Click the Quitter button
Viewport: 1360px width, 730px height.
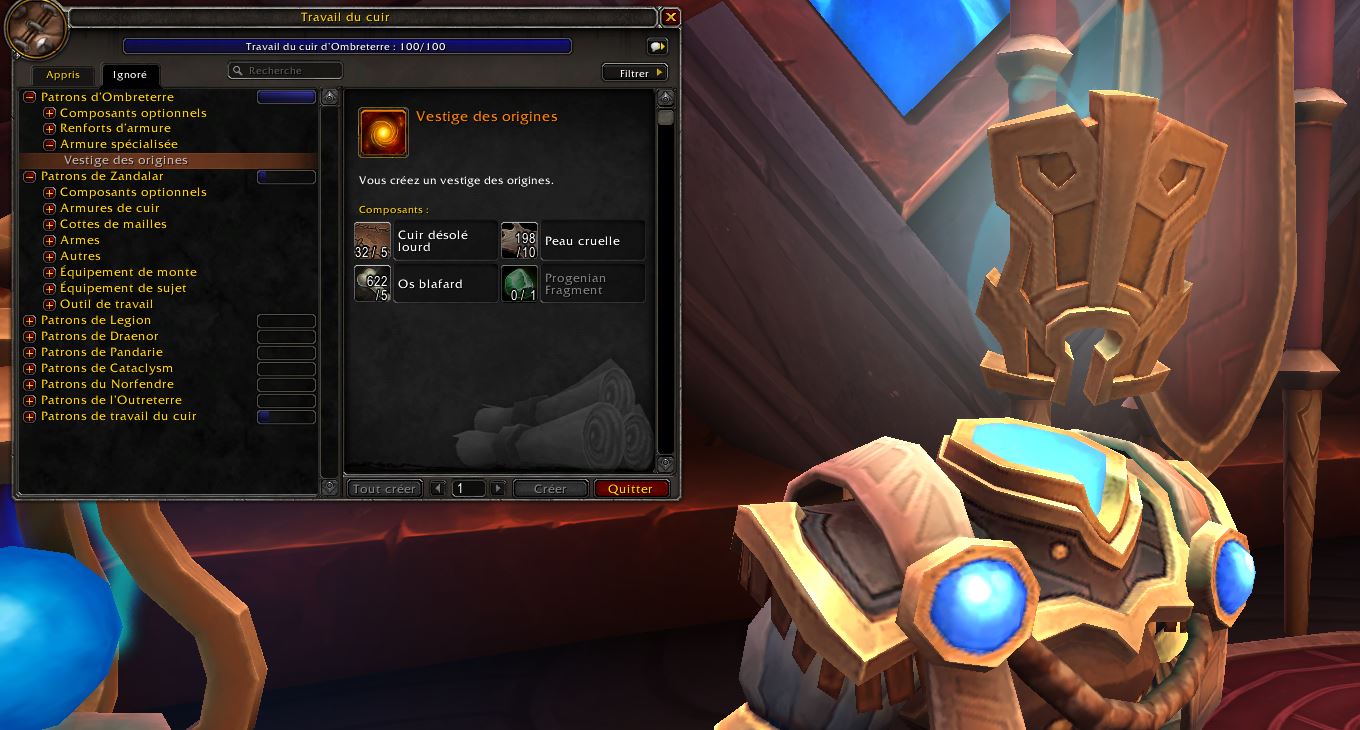coord(630,489)
